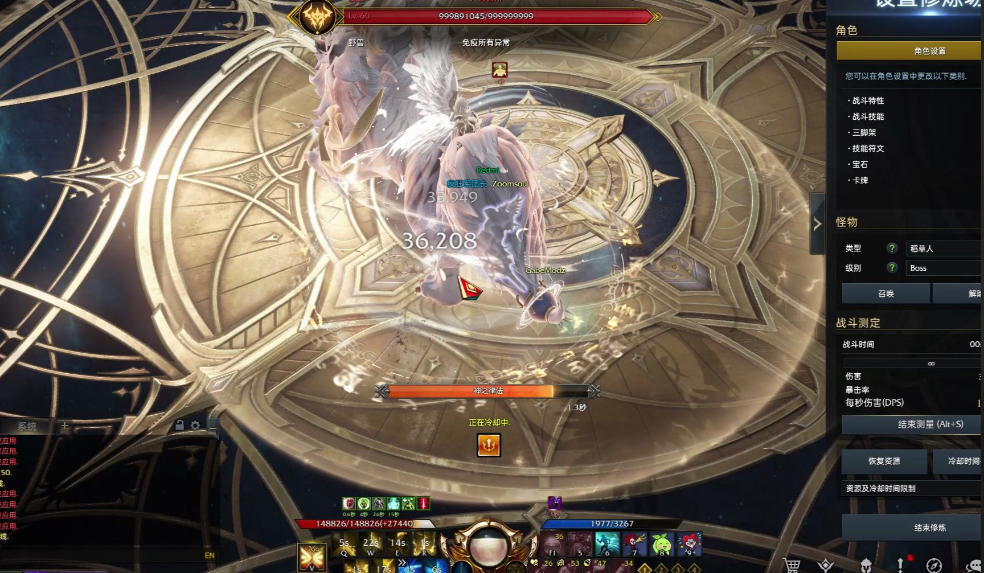The width and height of the screenshot is (984, 573).
Task: Open the 类型 monster type dropdown
Action: [942, 248]
